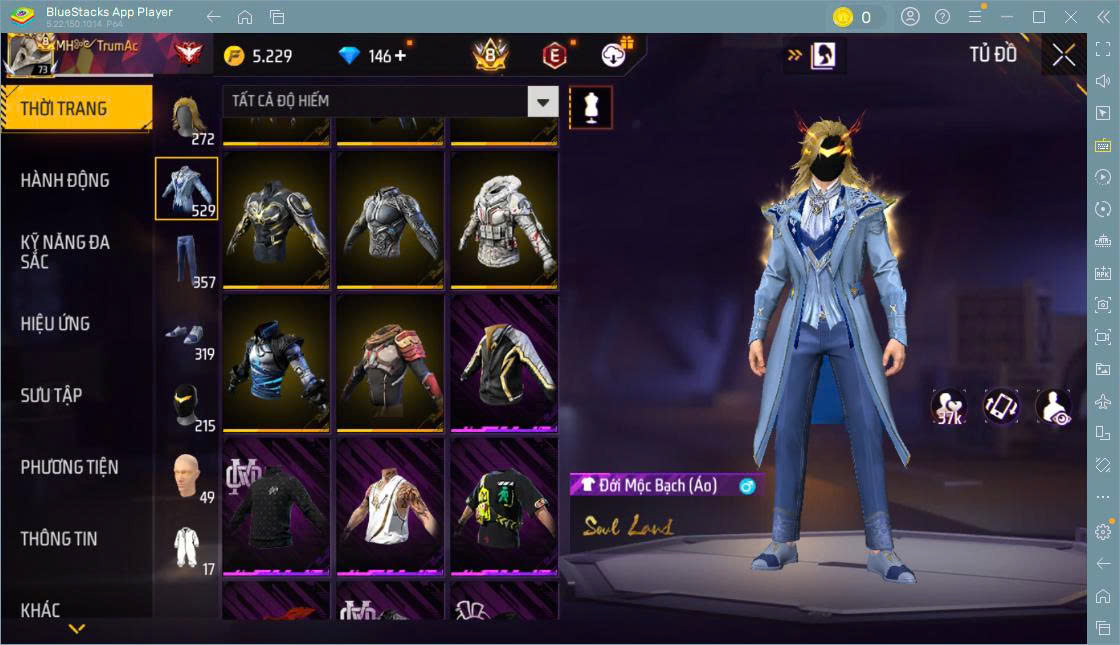
Task: Switch to the Hành Động section
Action: point(65,180)
